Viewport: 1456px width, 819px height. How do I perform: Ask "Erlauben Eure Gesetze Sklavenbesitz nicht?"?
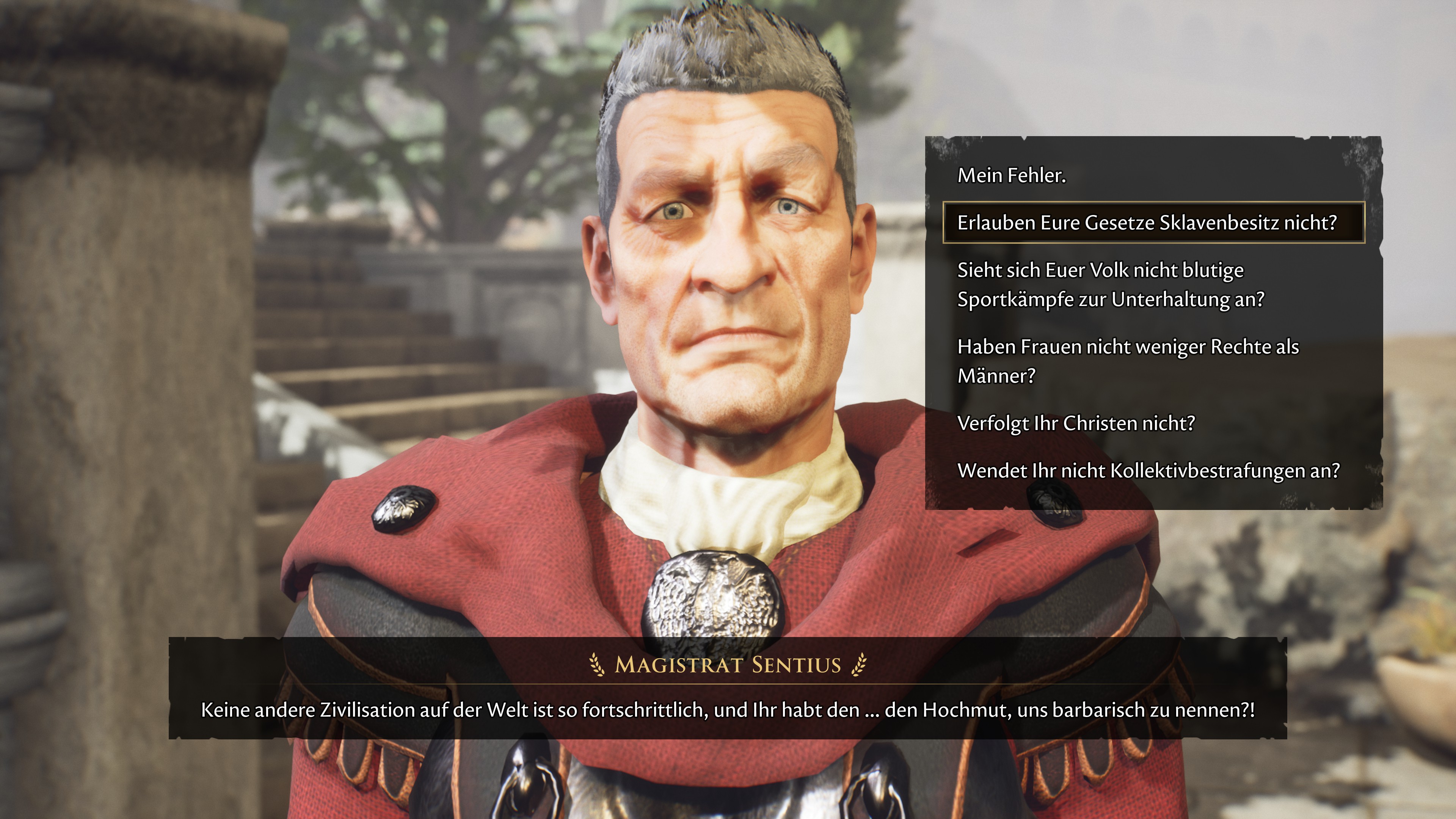coord(1147,223)
